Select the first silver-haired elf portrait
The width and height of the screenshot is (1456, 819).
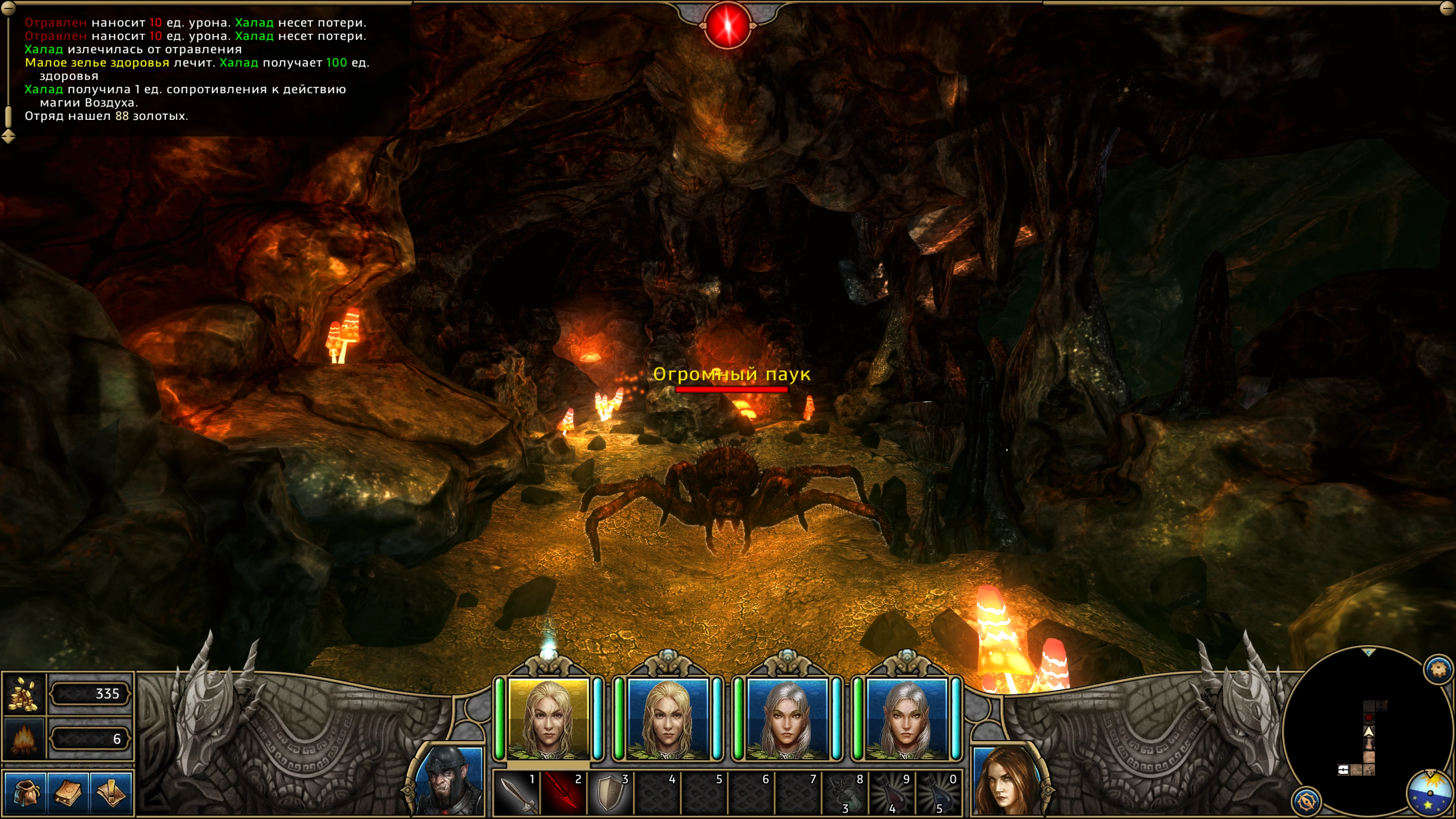(x=787, y=719)
